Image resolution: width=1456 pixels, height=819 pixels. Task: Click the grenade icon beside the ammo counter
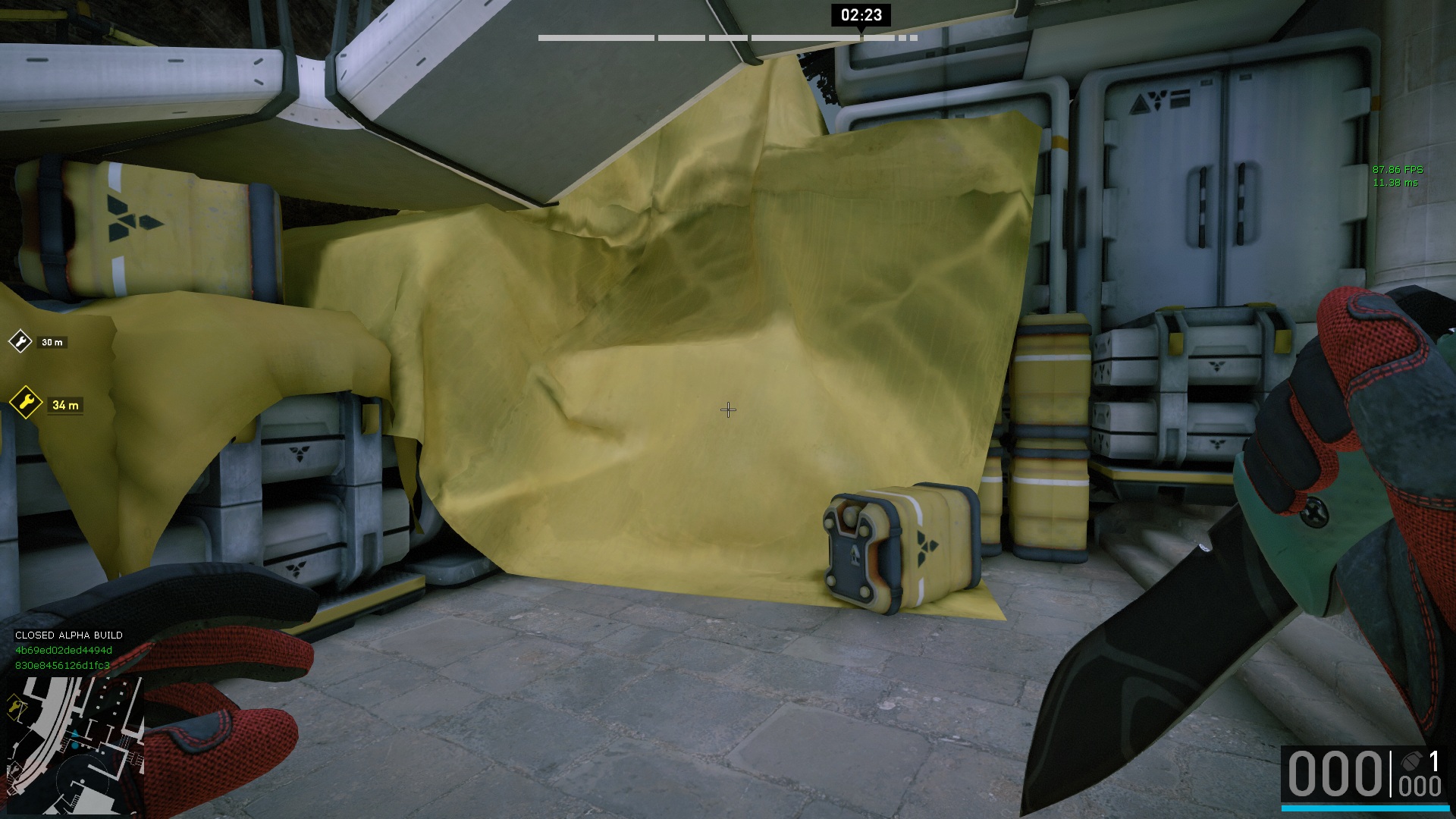[1410, 761]
